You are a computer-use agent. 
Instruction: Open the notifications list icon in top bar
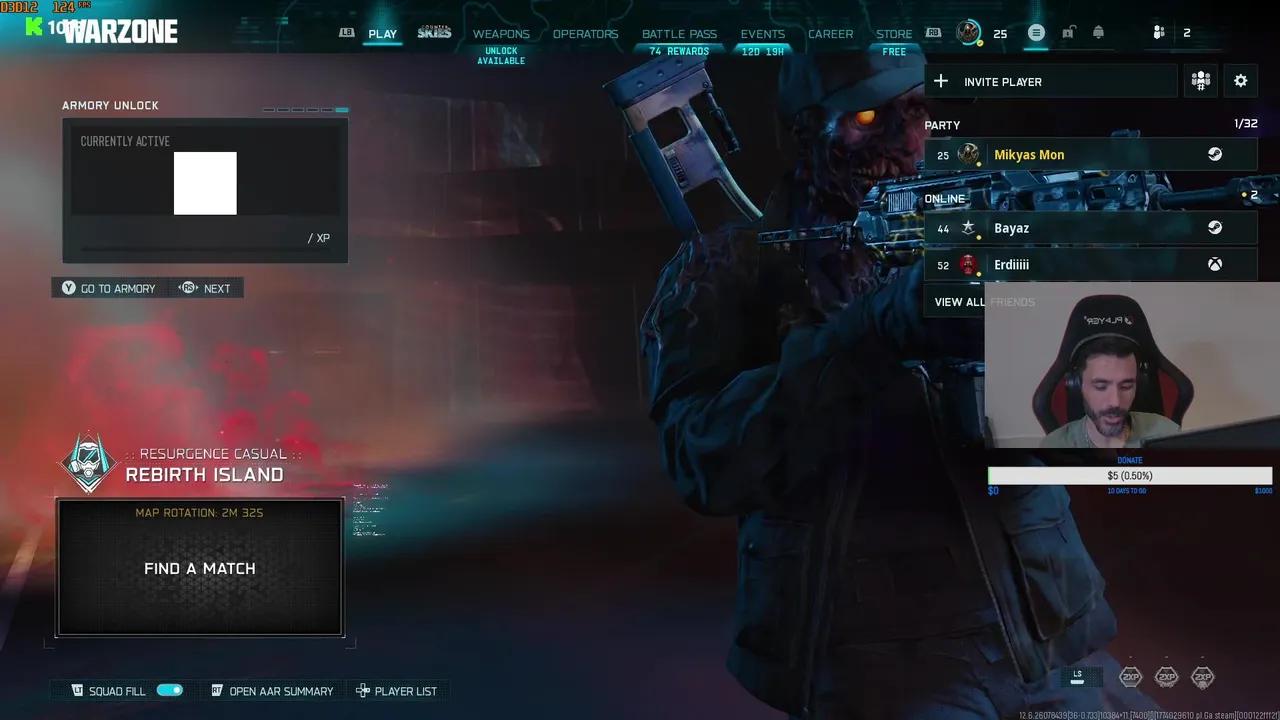coord(1036,32)
